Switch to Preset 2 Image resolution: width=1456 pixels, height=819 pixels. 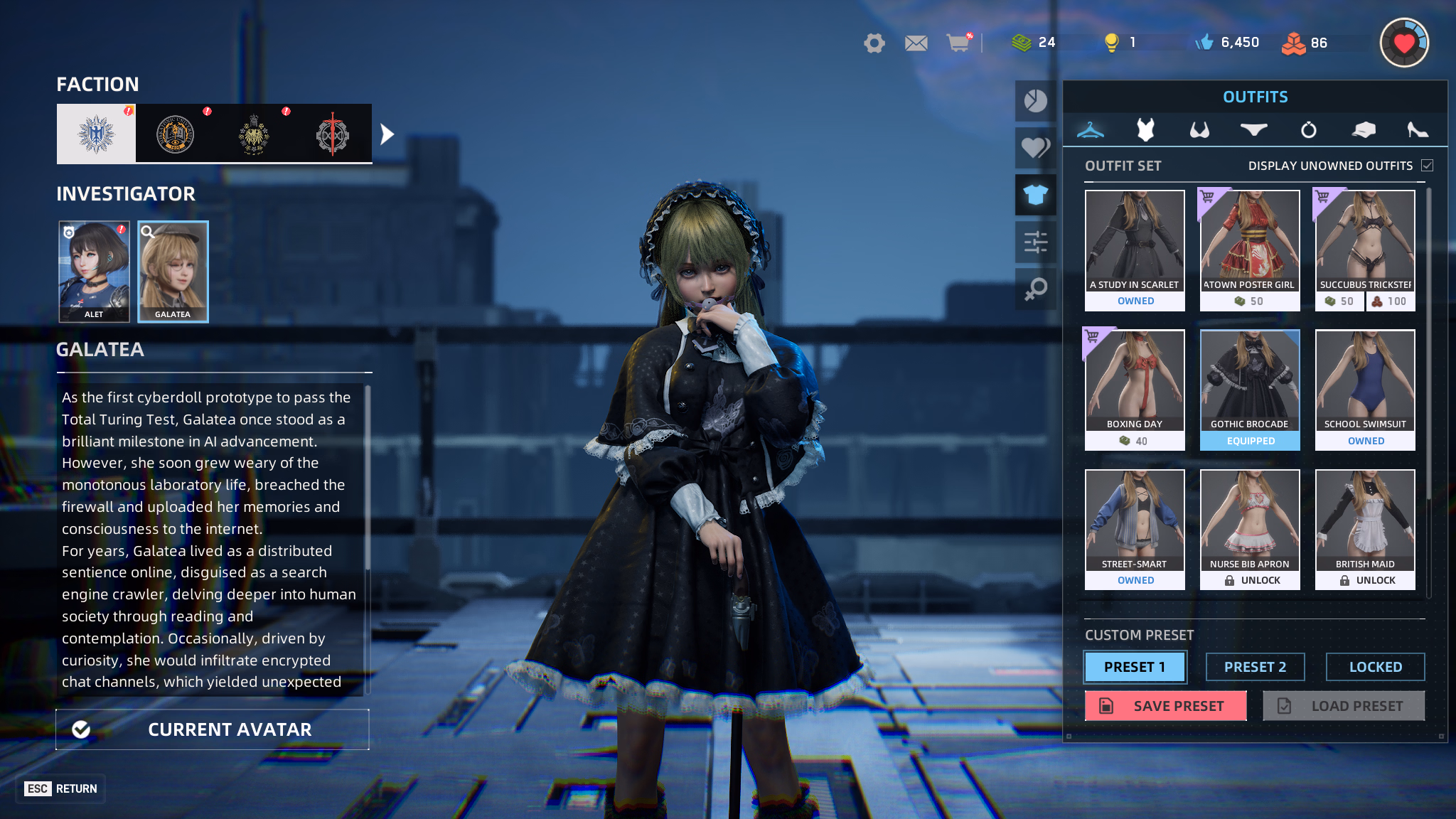pyautogui.click(x=1255, y=667)
